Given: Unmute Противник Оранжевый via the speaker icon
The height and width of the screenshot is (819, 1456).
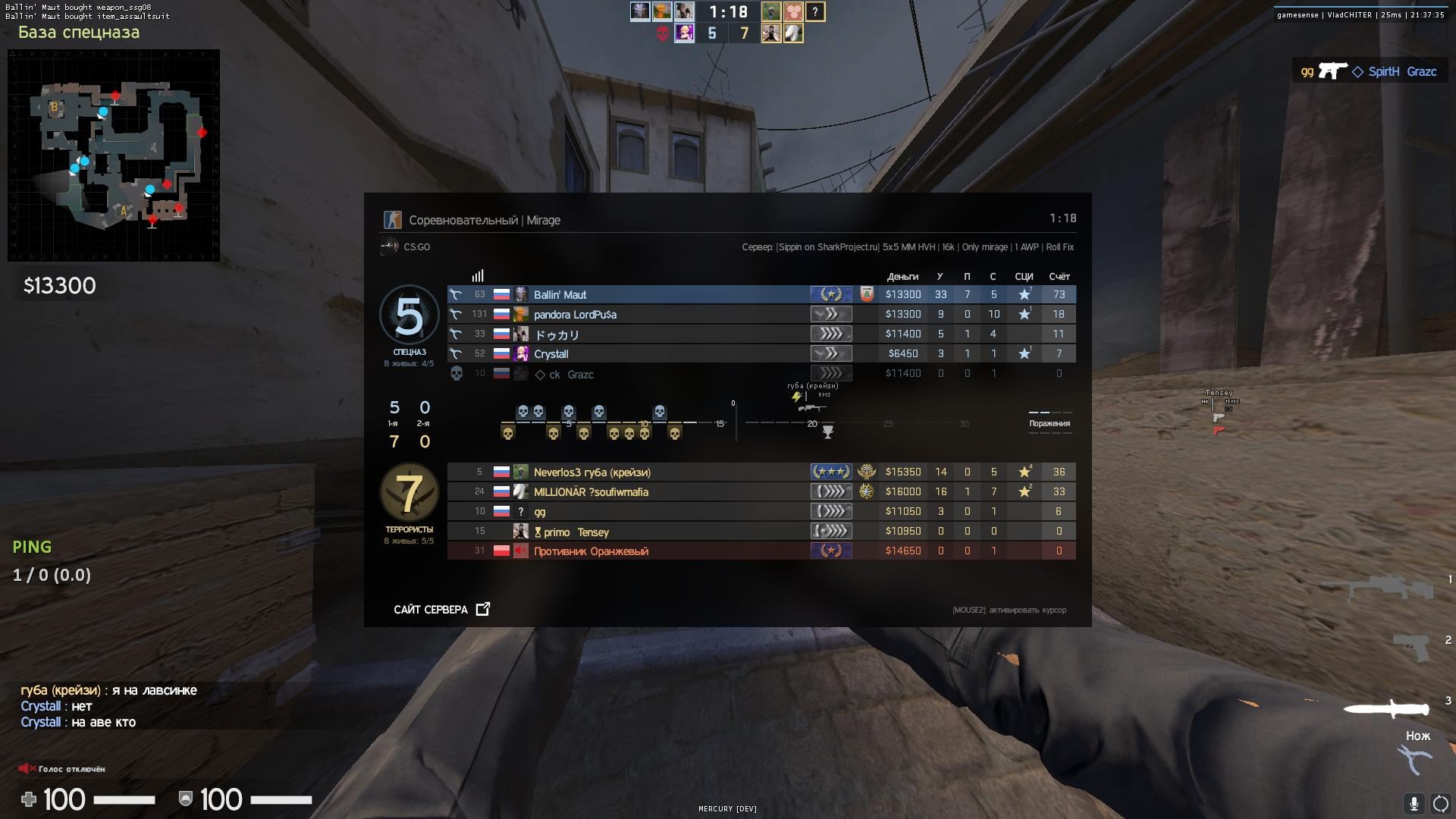Looking at the screenshot, I should point(519,551).
